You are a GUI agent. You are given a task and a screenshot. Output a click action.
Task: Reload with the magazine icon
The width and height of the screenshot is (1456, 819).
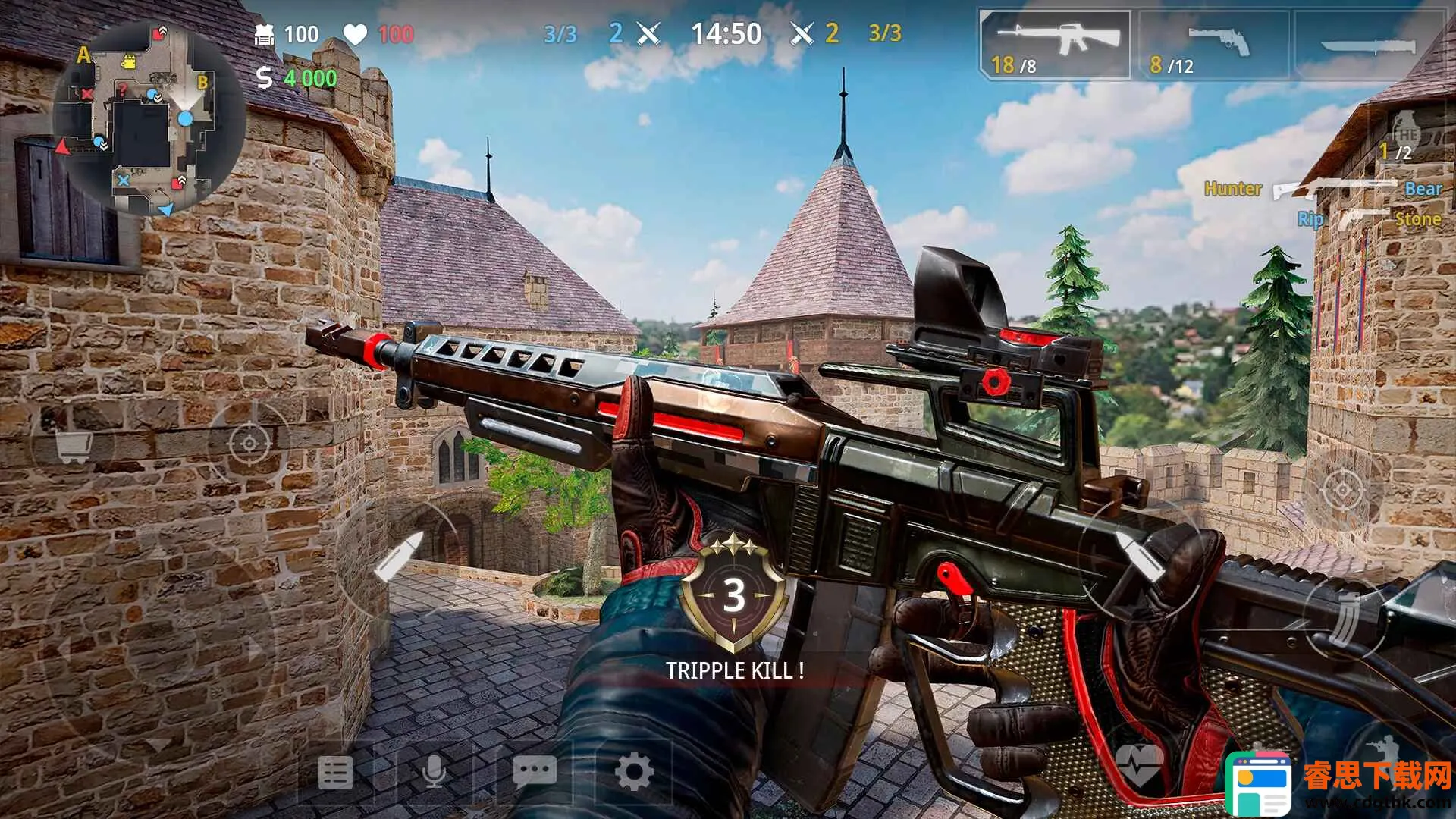point(1345,618)
